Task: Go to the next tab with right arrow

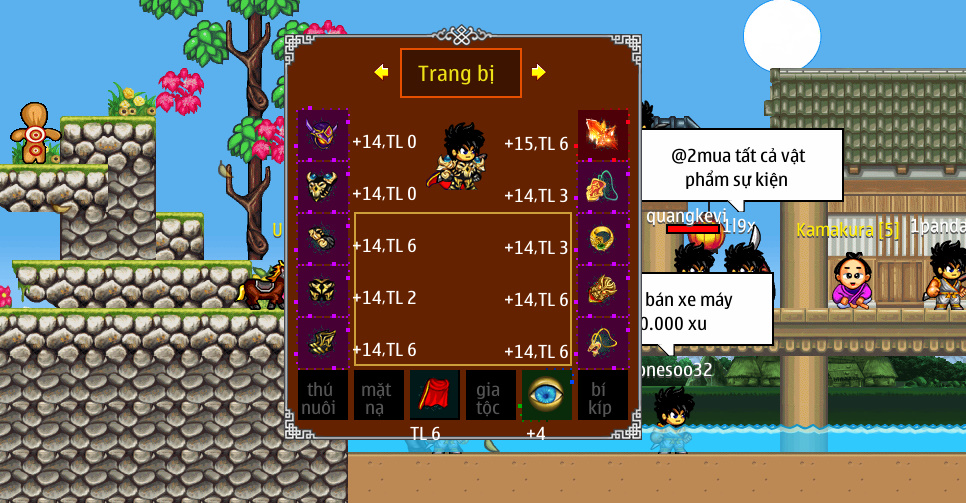Action: [539, 72]
